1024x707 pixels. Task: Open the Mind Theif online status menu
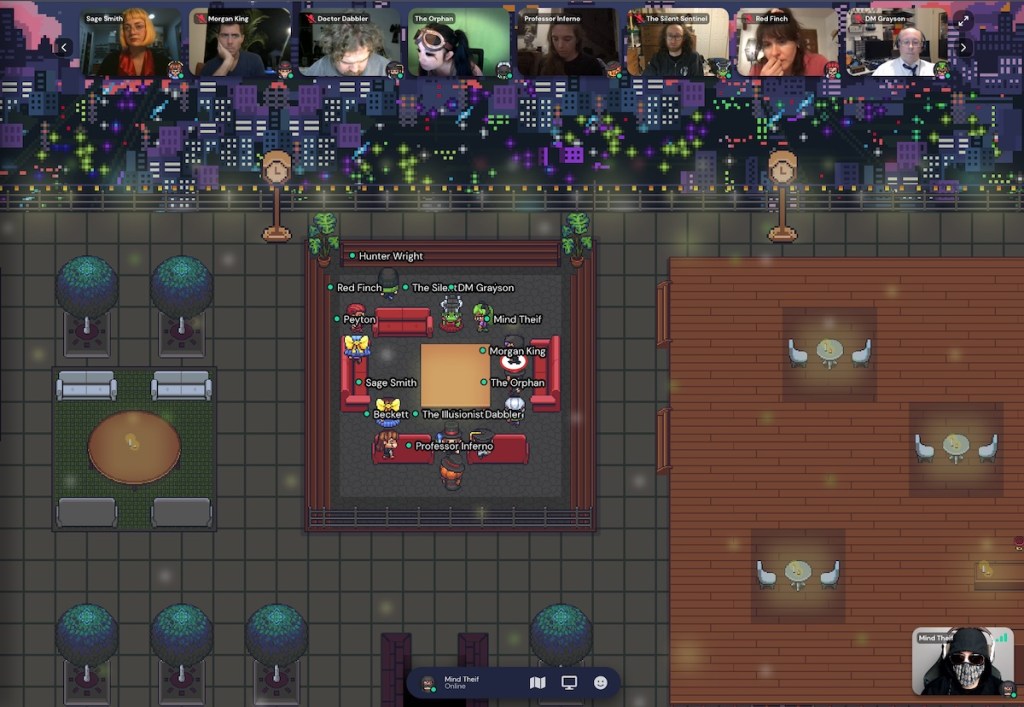pos(460,683)
